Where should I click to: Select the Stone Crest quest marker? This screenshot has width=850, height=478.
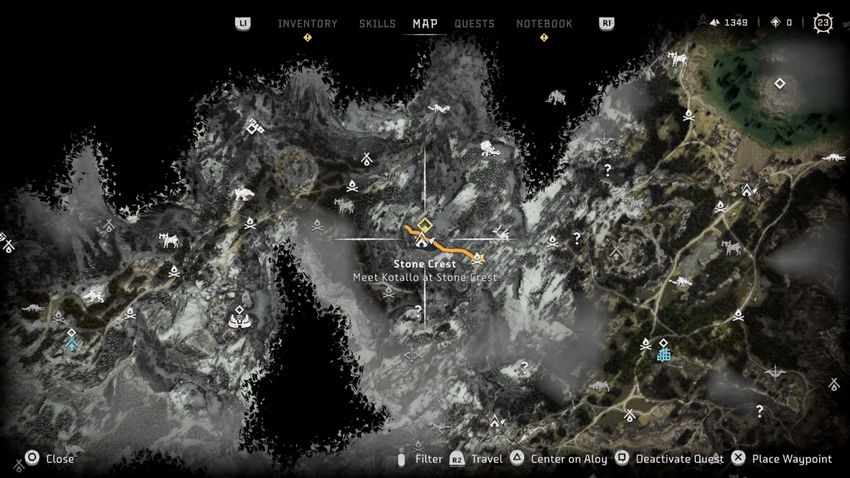[424, 226]
